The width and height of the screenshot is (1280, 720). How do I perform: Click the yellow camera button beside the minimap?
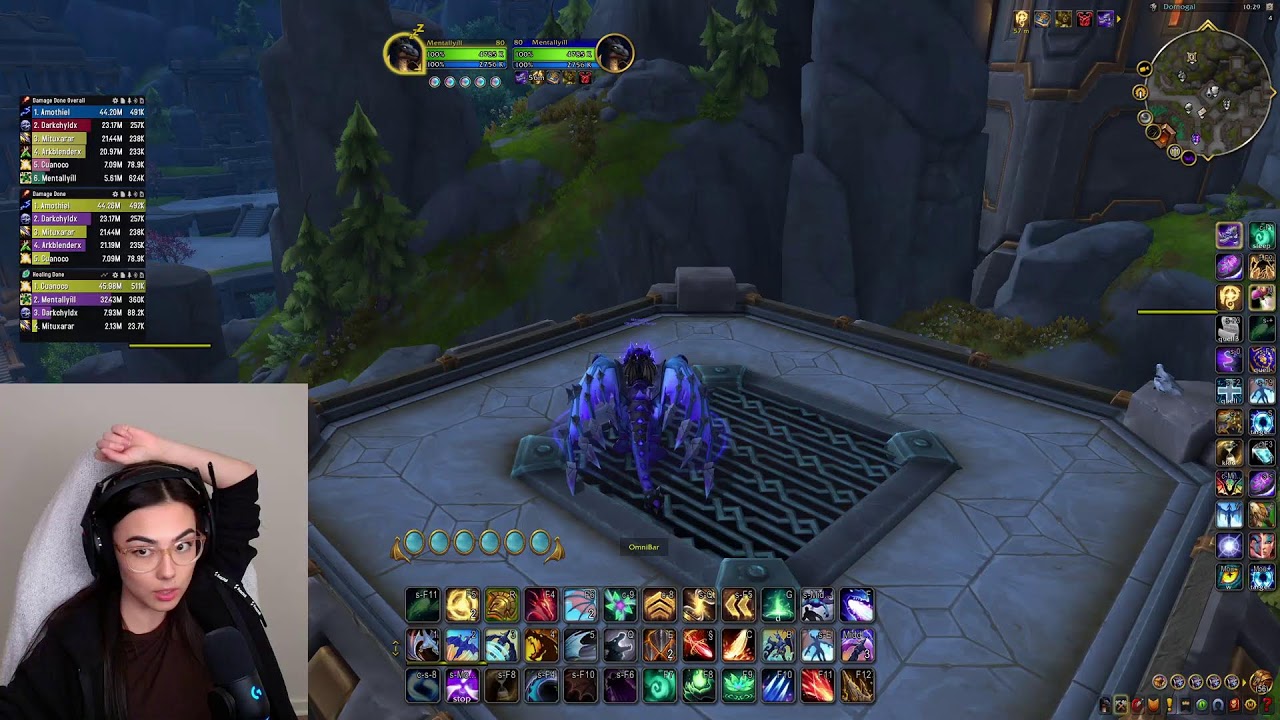1144,69
